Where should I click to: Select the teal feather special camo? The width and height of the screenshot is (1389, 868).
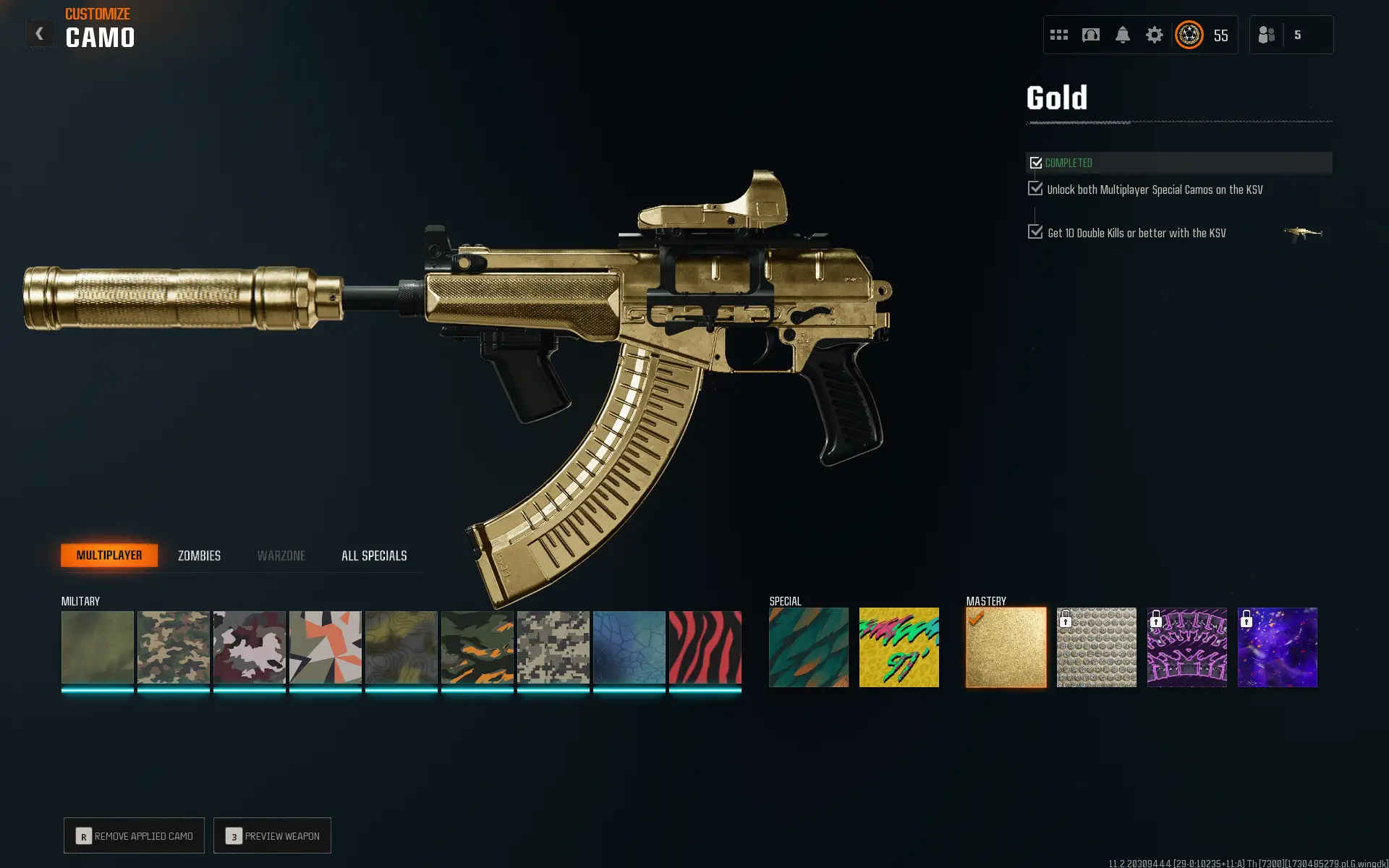808,647
